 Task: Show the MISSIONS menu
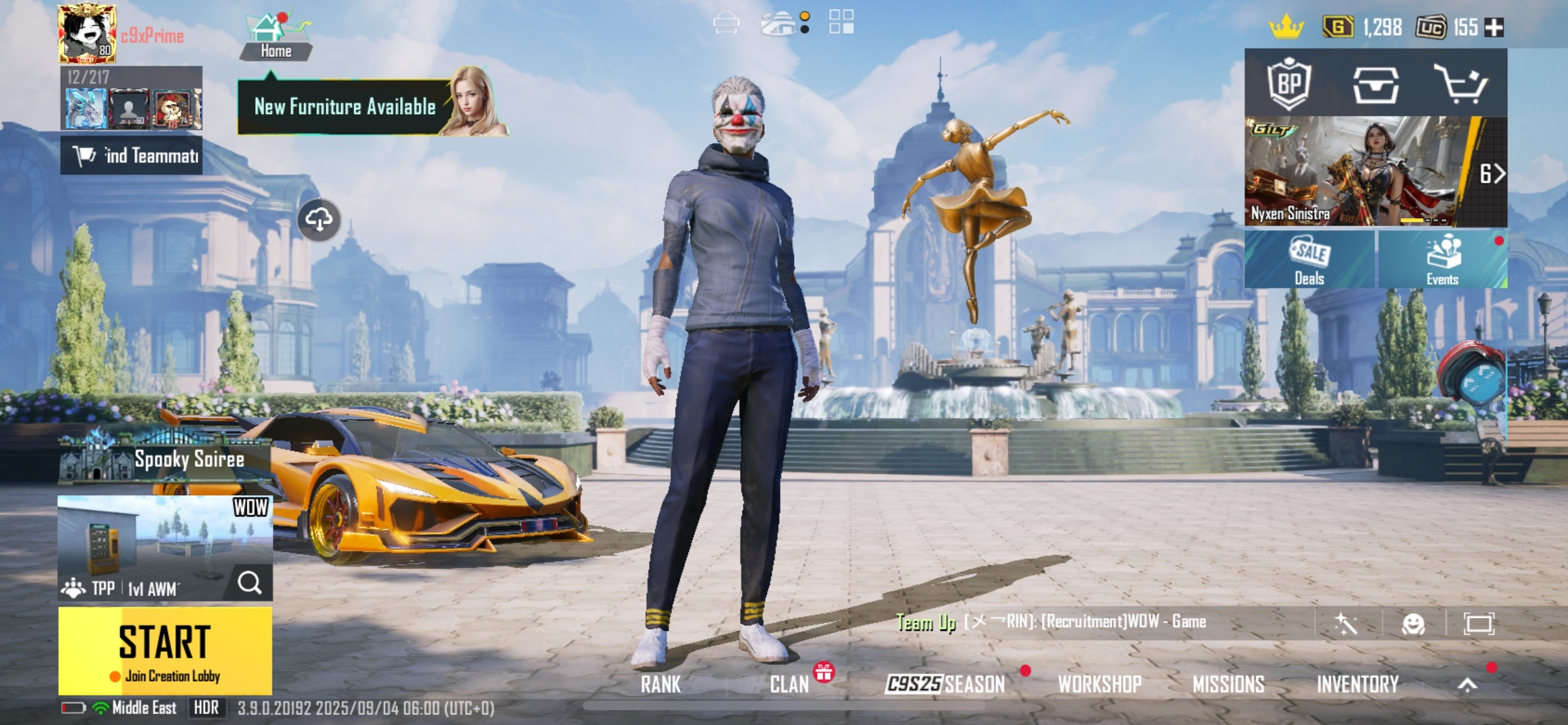click(1228, 684)
